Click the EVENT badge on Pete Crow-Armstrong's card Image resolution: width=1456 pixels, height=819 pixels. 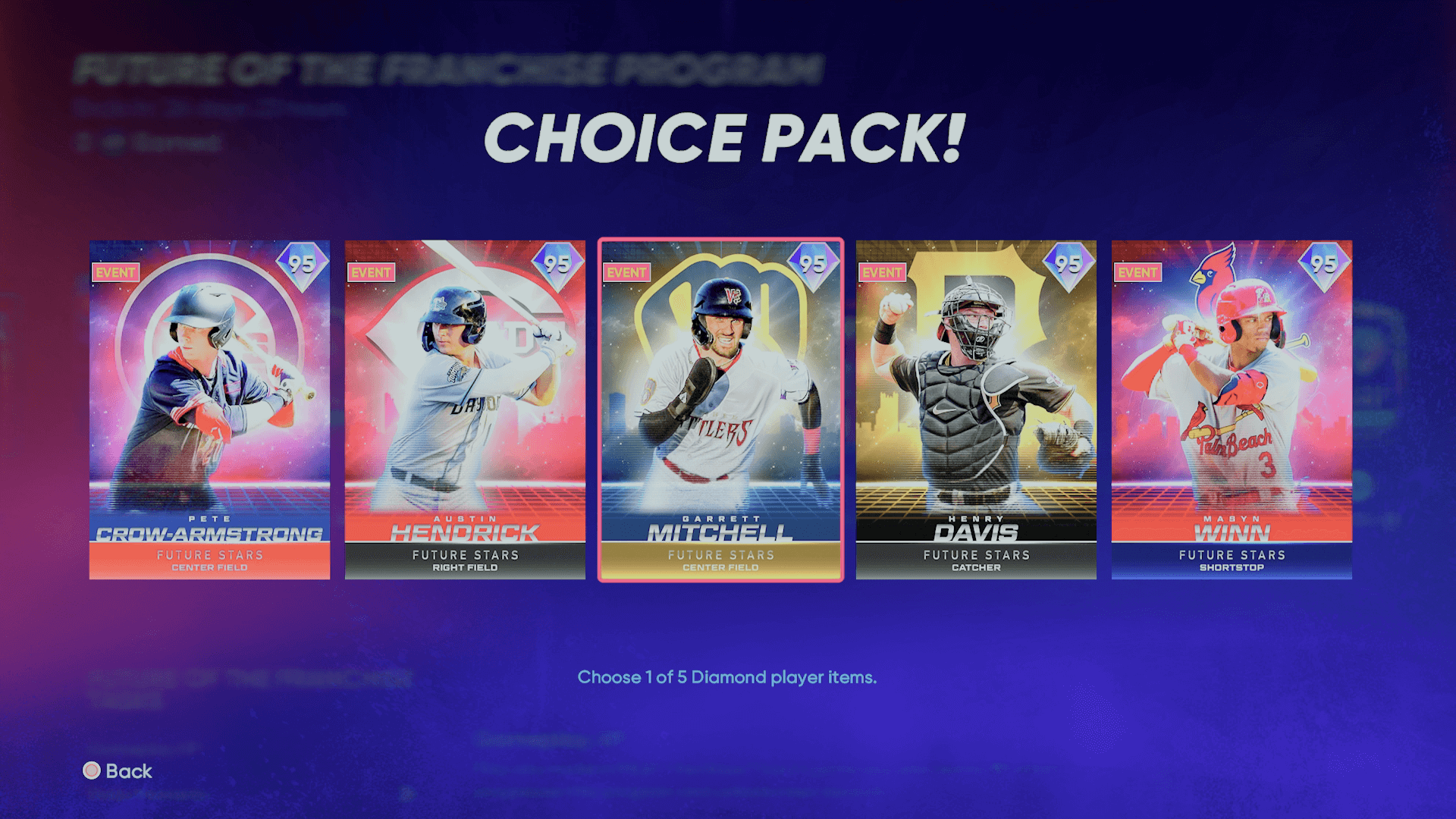(115, 274)
